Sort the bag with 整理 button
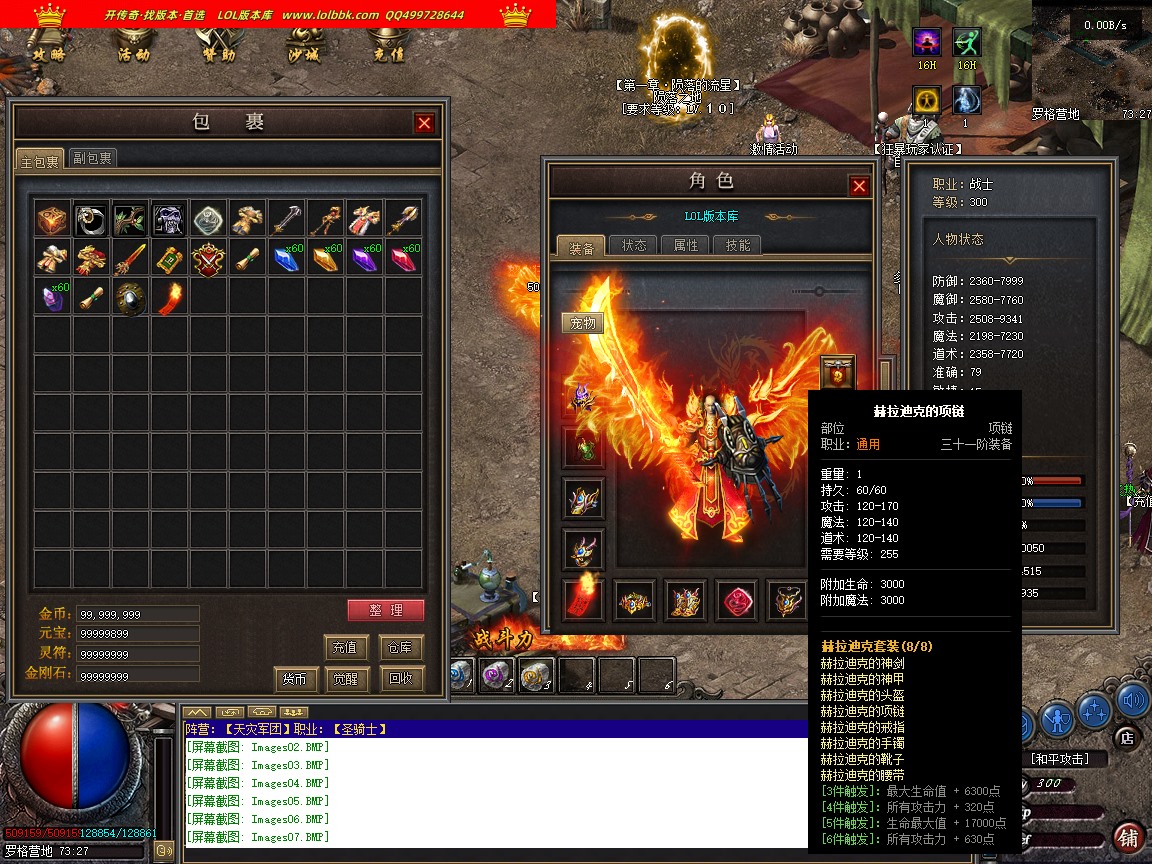1152x864 pixels. click(x=386, y=610)
